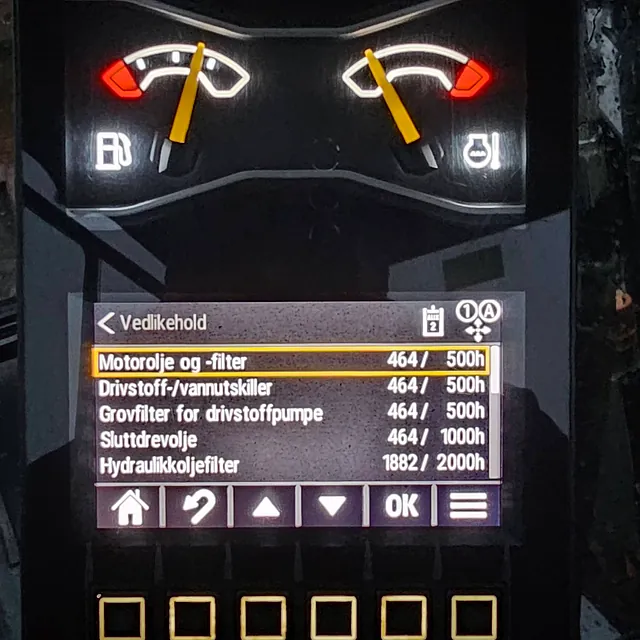The width and height of the screenshot is (640, 640).
Task: Go back from the Vedlikehold menu
Action: (x=107, y=323)
